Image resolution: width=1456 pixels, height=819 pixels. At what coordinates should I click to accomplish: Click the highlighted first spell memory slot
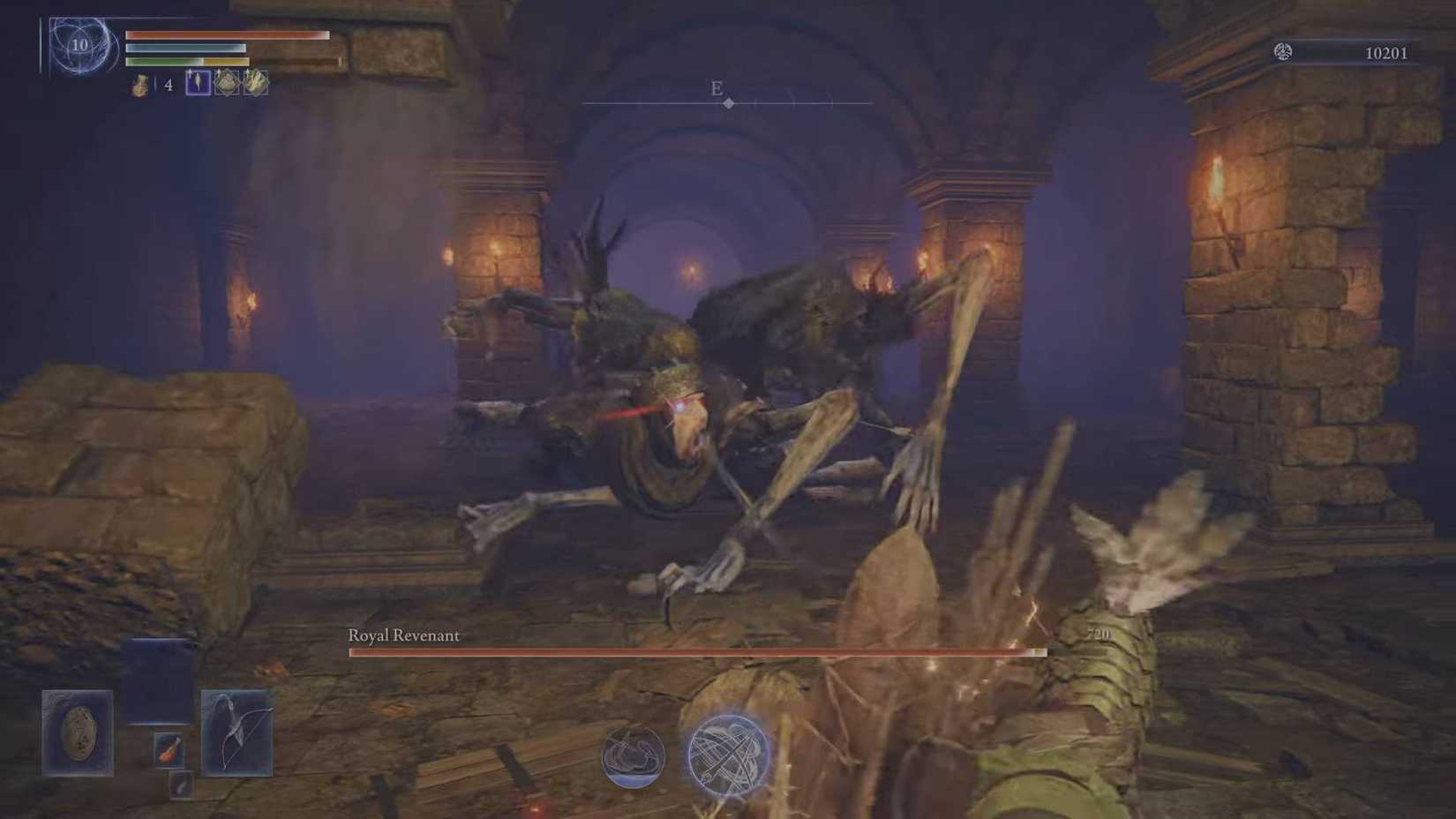[196, 84]
